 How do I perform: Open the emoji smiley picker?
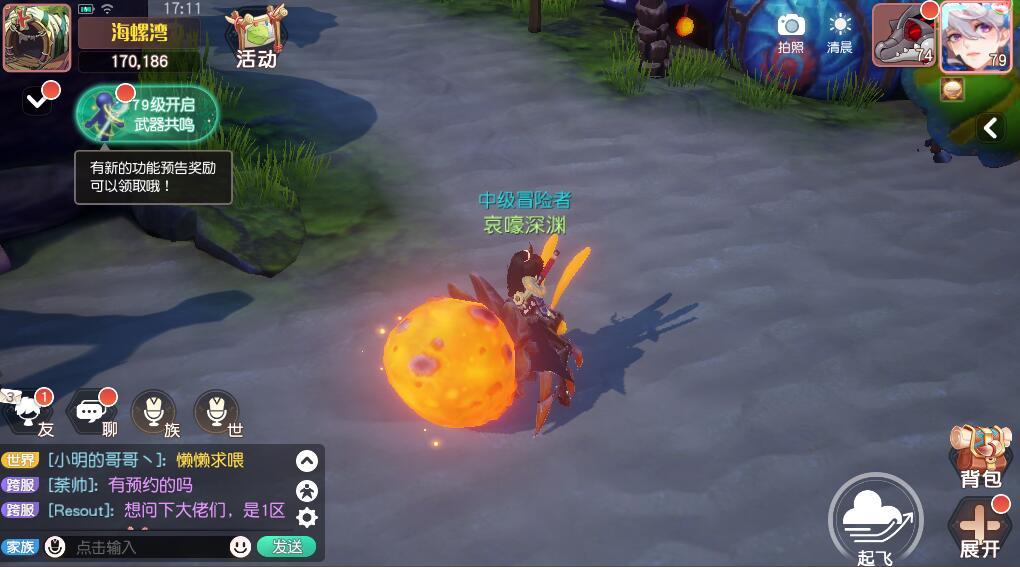click(x=240, y=547)
